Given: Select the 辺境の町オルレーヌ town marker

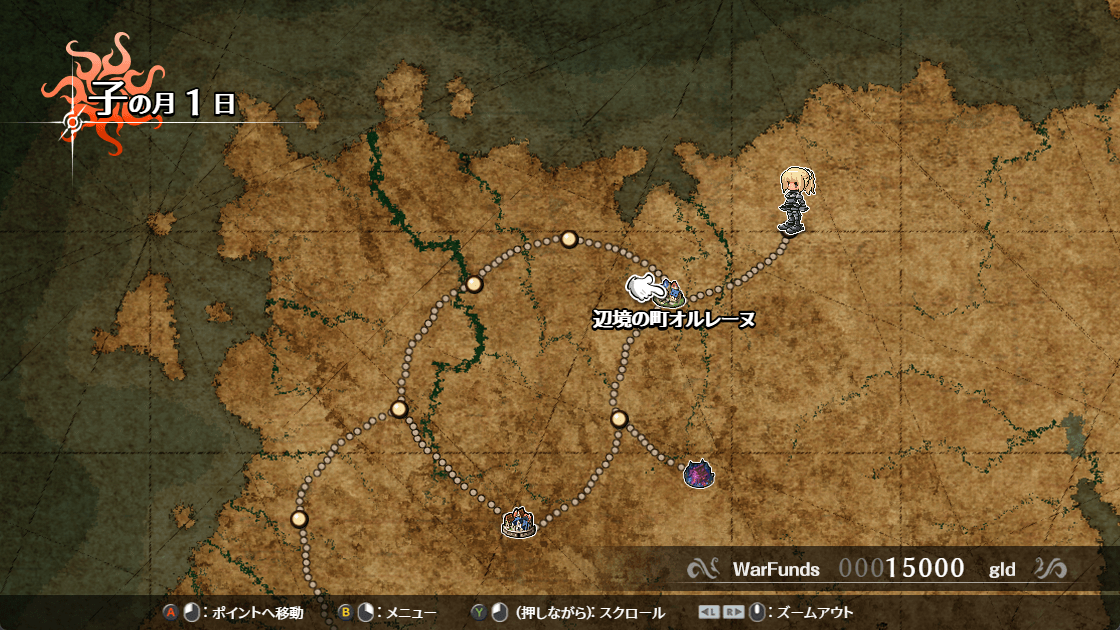Looking at the screenshot, I should point(669,296).
